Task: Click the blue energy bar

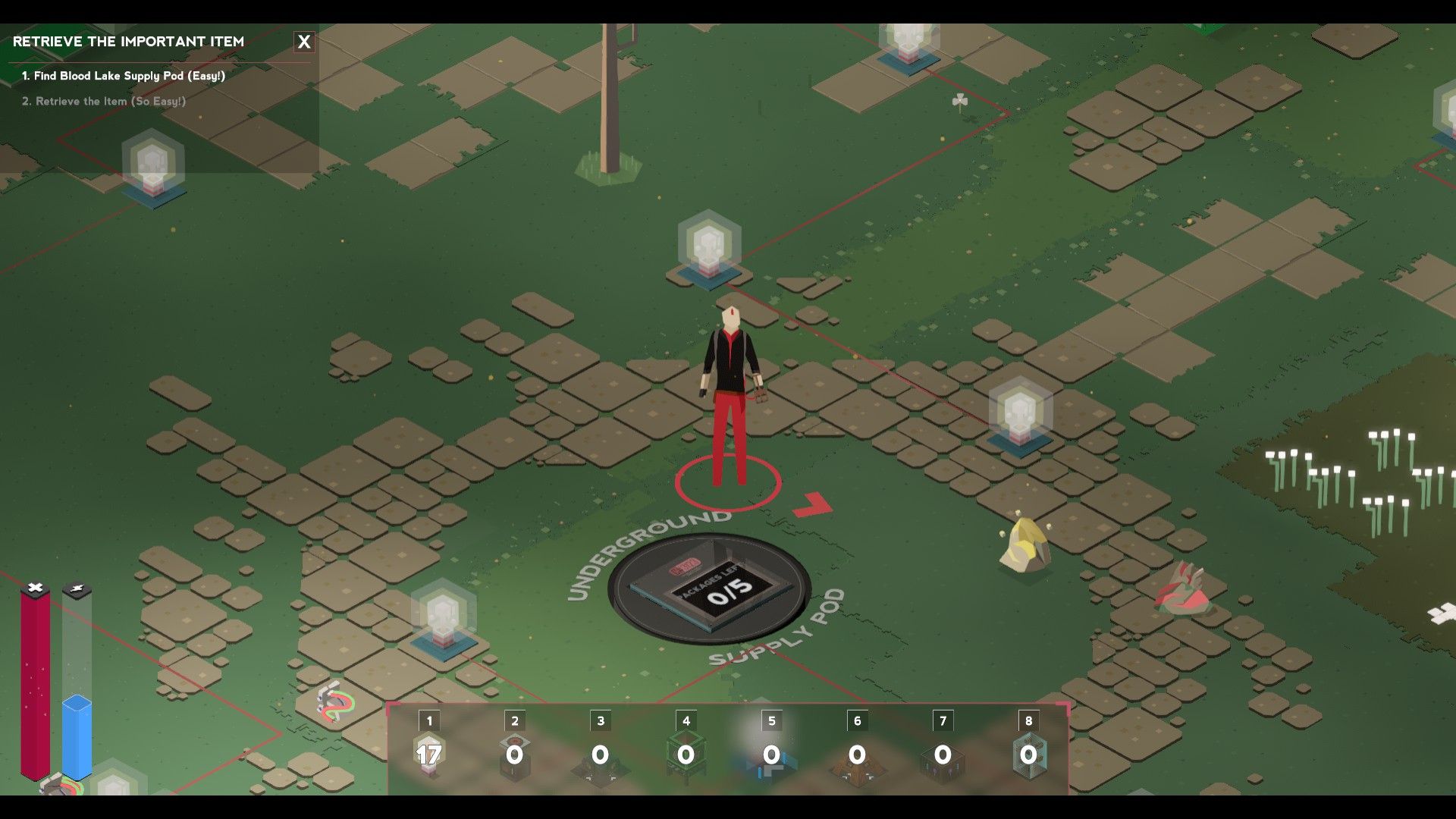Action: tap(76, 728)
